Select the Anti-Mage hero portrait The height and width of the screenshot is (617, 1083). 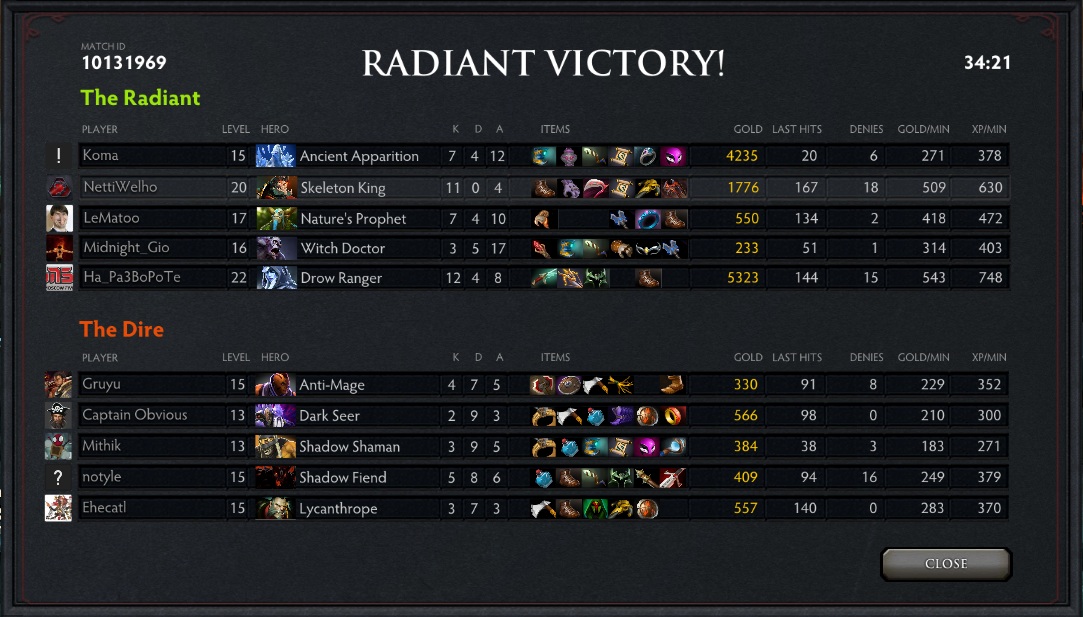tap(275, 385)
